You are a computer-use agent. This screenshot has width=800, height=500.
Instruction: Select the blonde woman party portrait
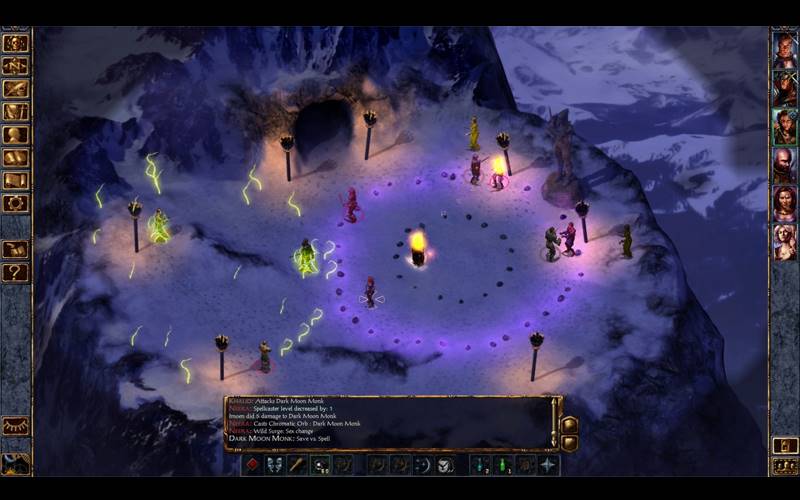point(785,241)
